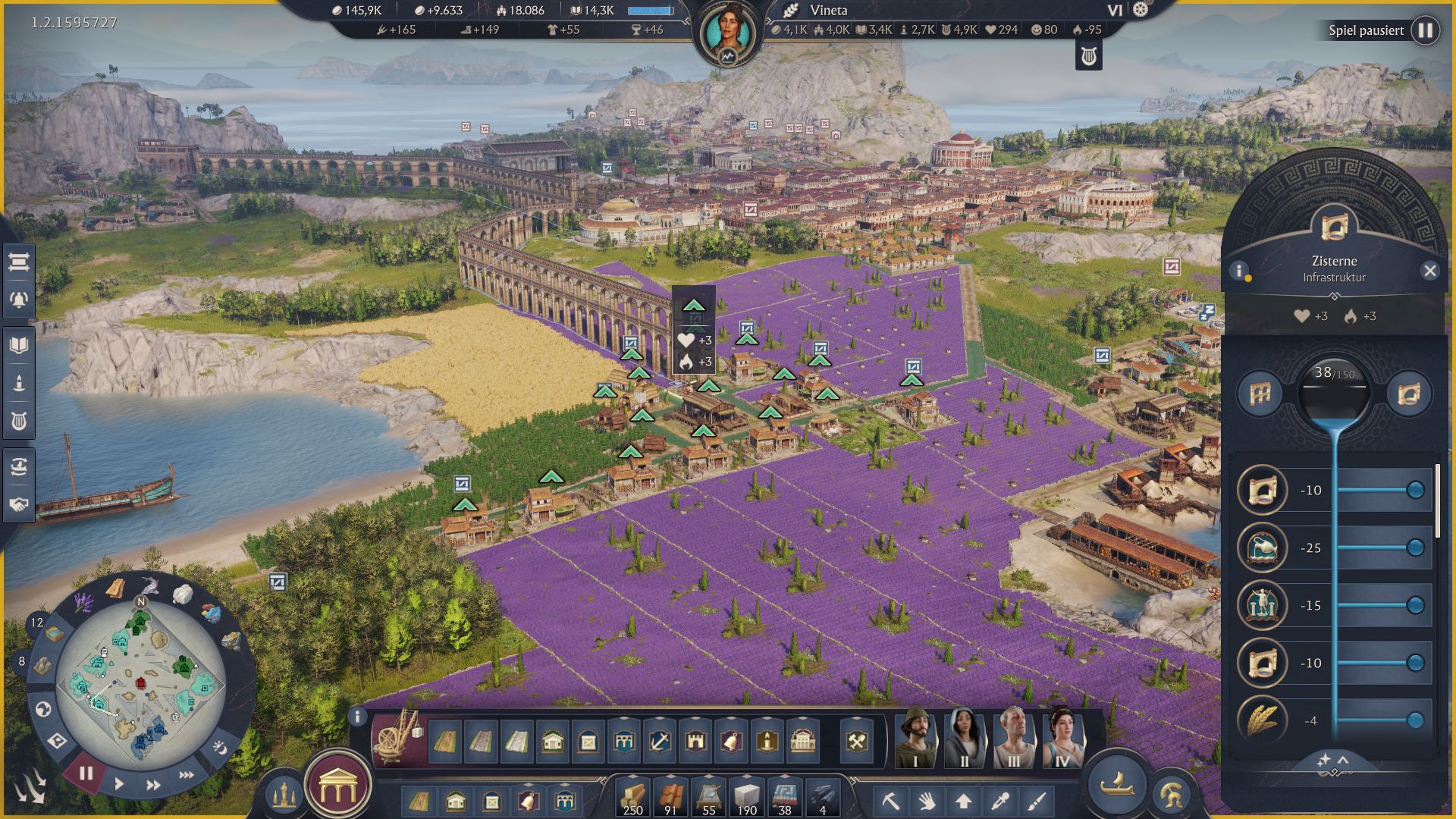This screenshot has height=819, width=1456.
Task: Select the eyedropper copy tool
Action: [999, 800]
